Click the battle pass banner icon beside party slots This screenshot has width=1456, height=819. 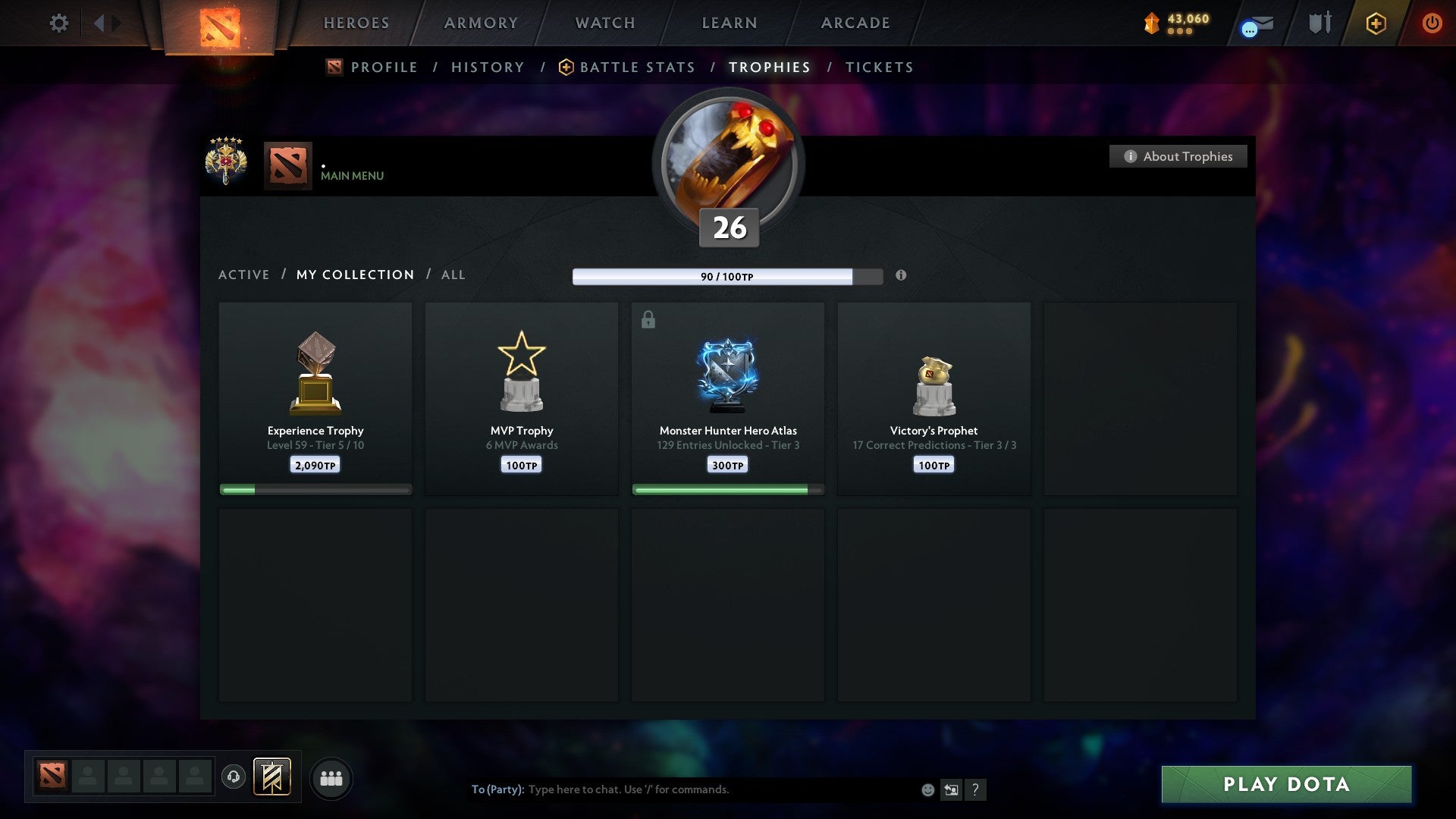[x=272, y=777]
